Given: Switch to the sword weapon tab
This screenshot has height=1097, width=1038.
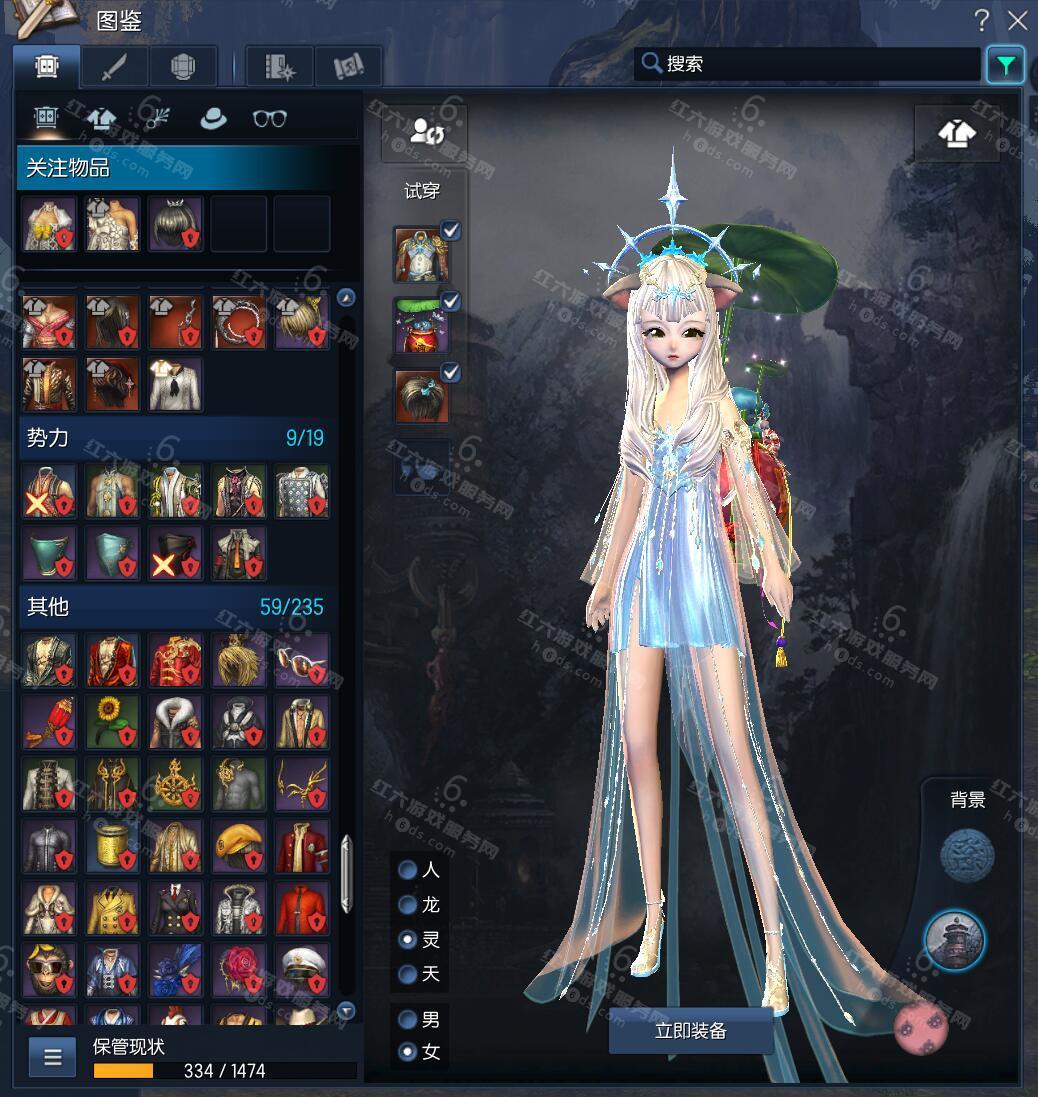Looking at the screenshot, I should 115,67.
